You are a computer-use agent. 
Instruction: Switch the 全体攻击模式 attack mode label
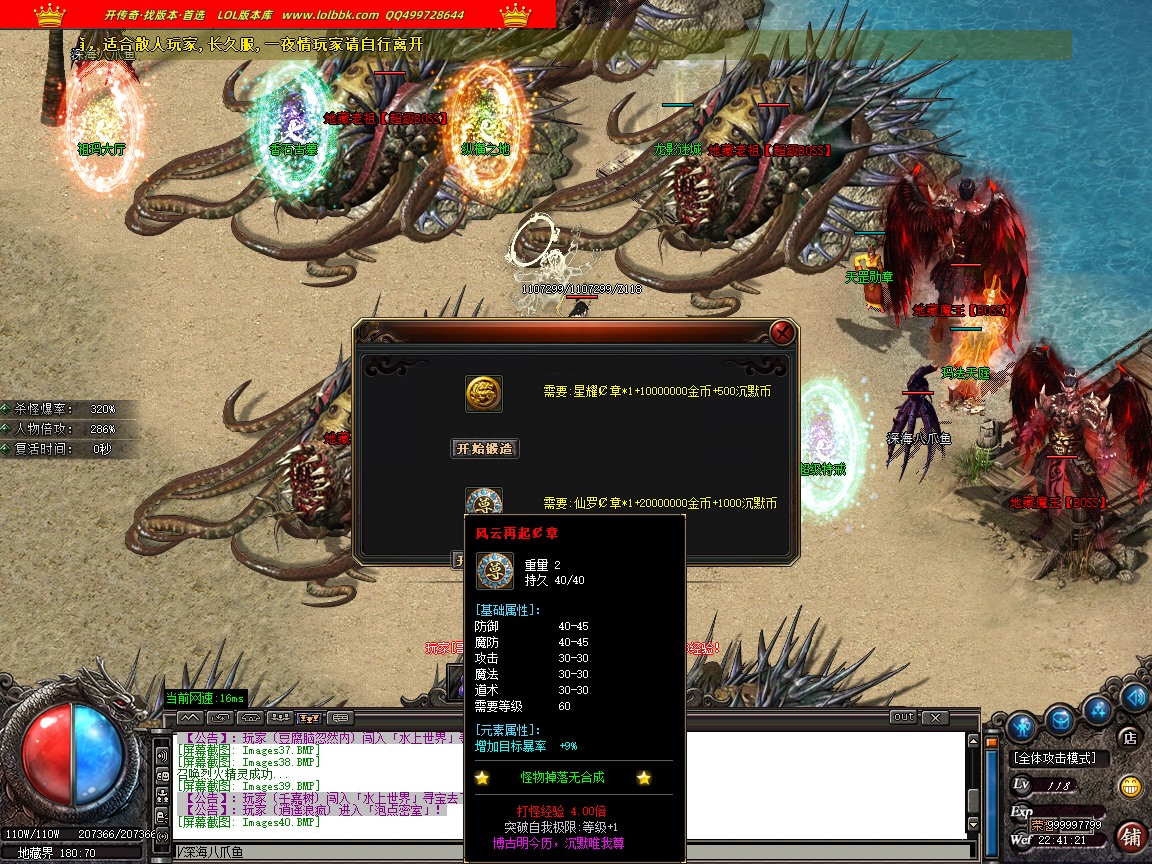click(x=1054, y=759)
